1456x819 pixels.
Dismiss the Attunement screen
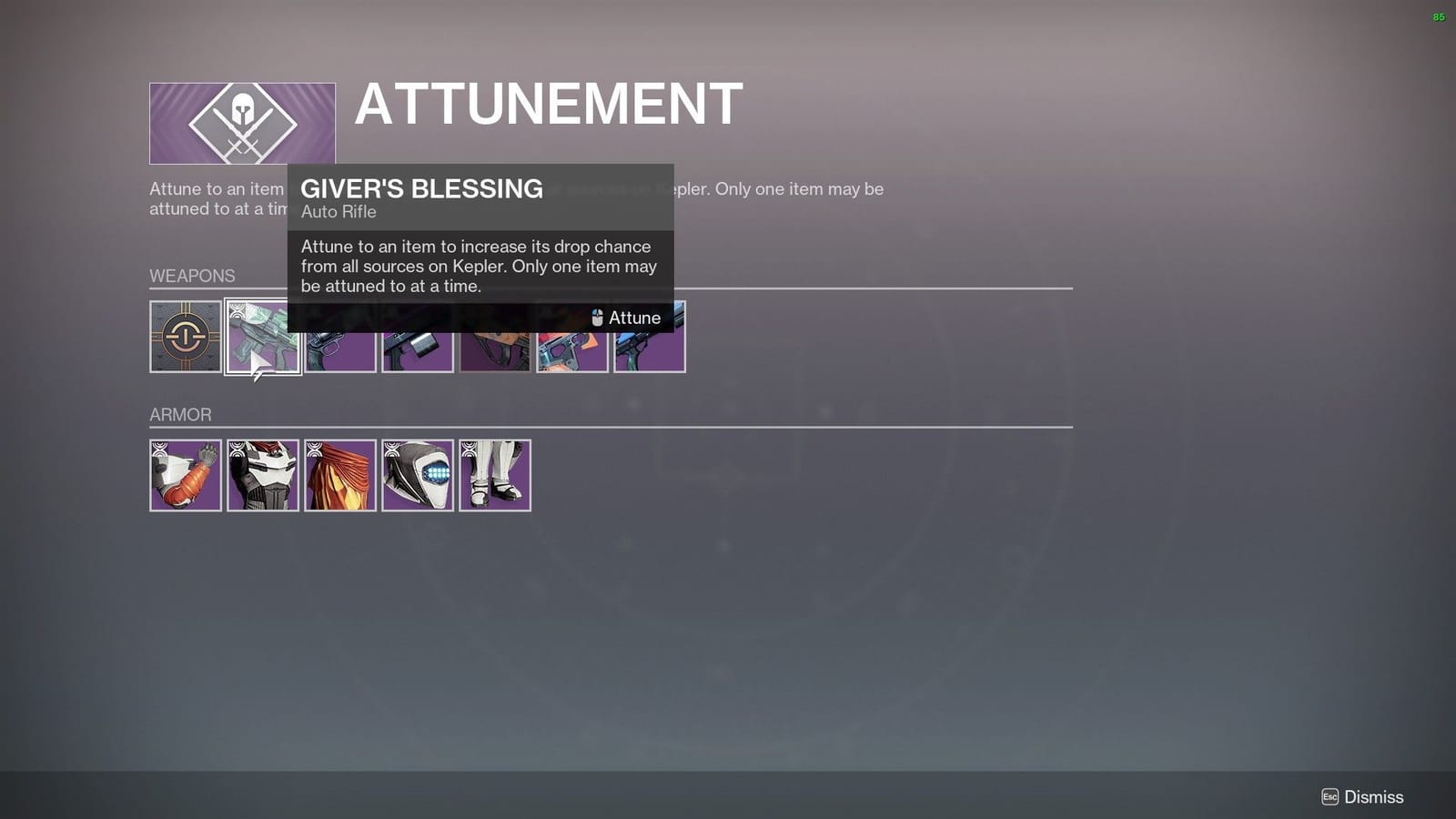[x=1370, y=795]
